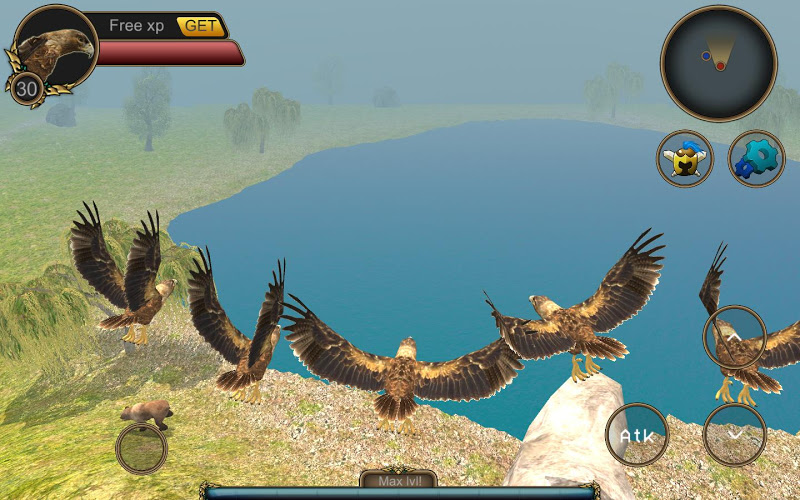This screenshot has height=500, width=800.
Task: Open the circular minimap
Action: (718, 62)
